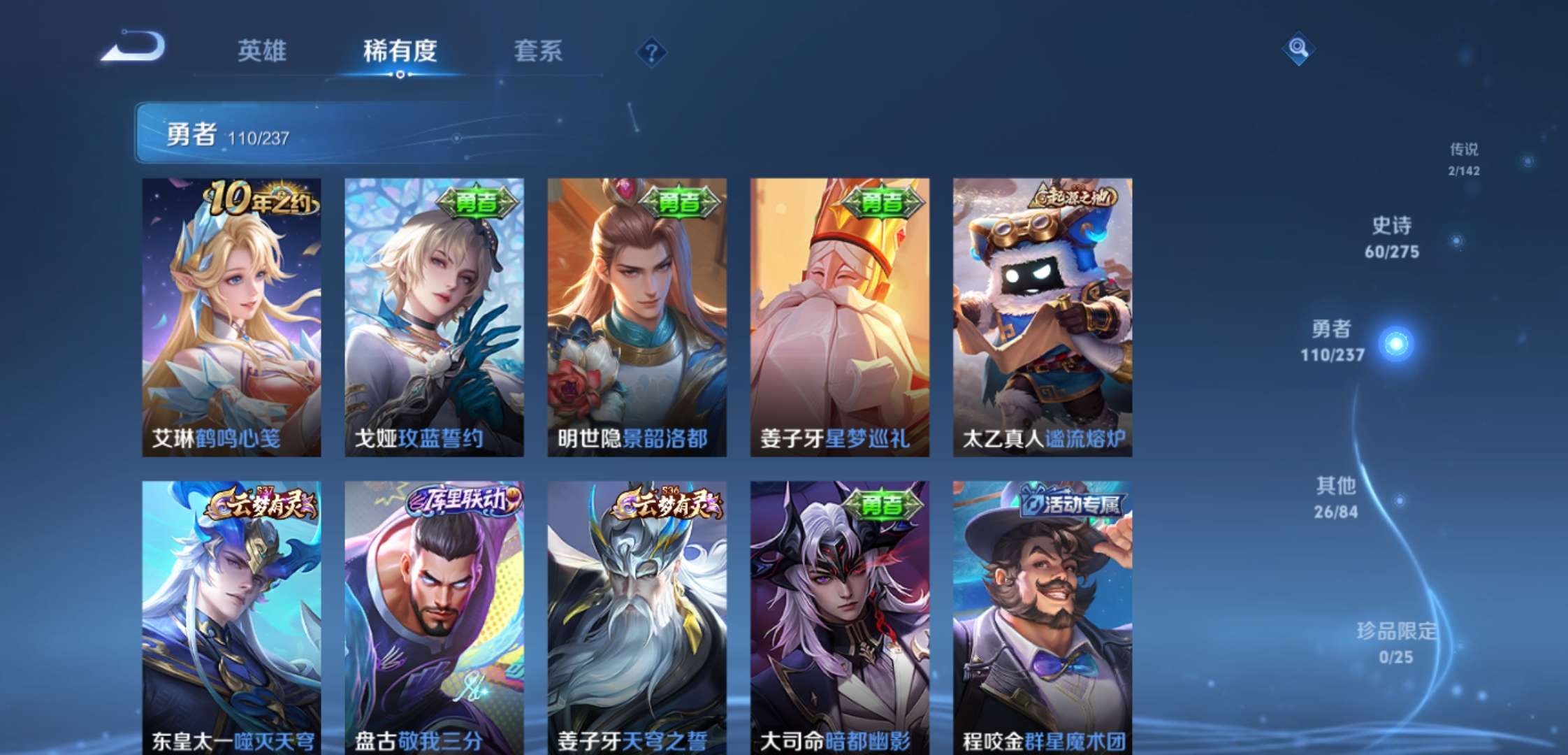This screenshot has width=1568, height=755.
Task: Open the search icon top right
Action: (x=1298, y=49)
